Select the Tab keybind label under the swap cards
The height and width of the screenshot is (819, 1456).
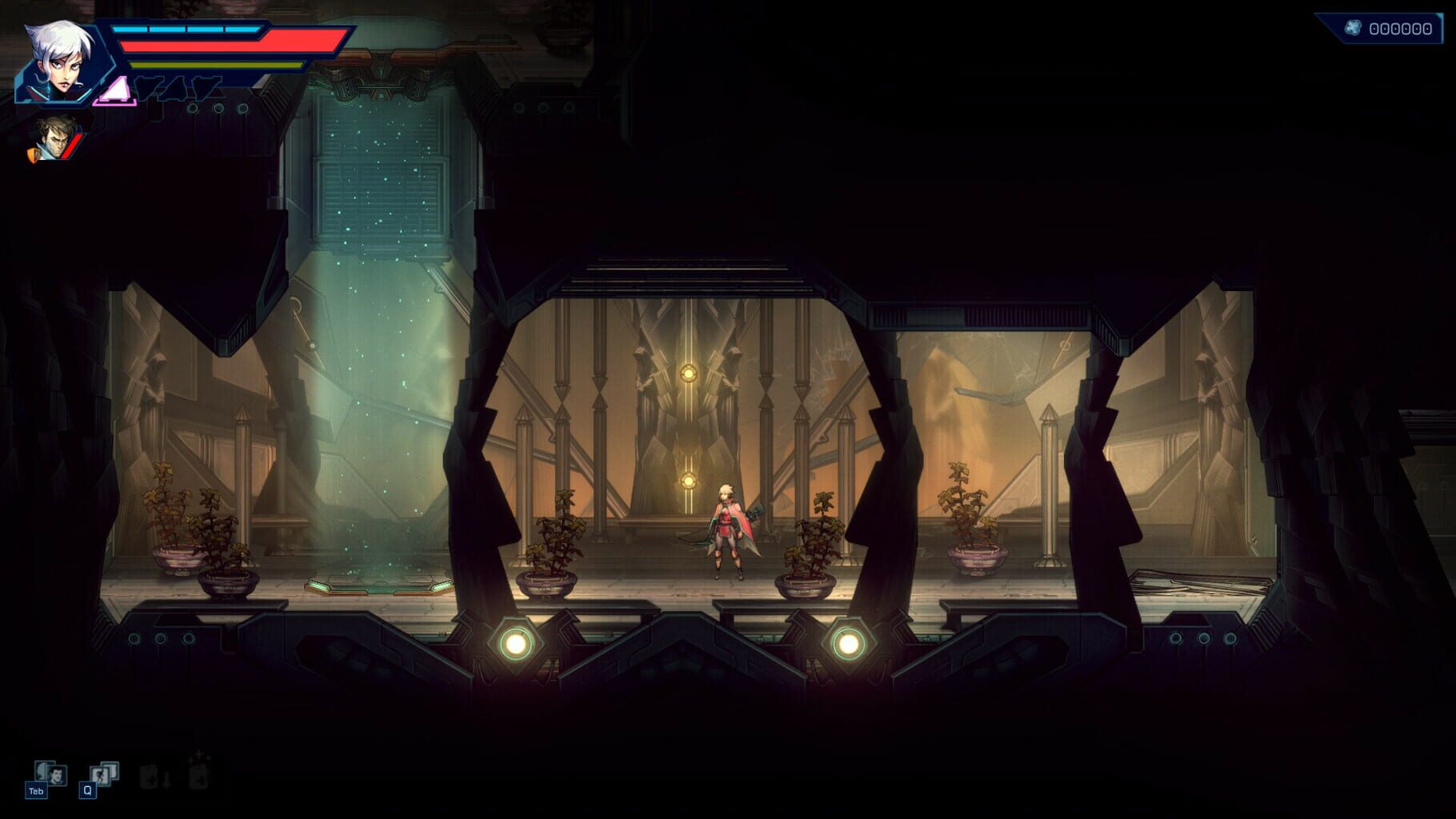coord(37,790)
